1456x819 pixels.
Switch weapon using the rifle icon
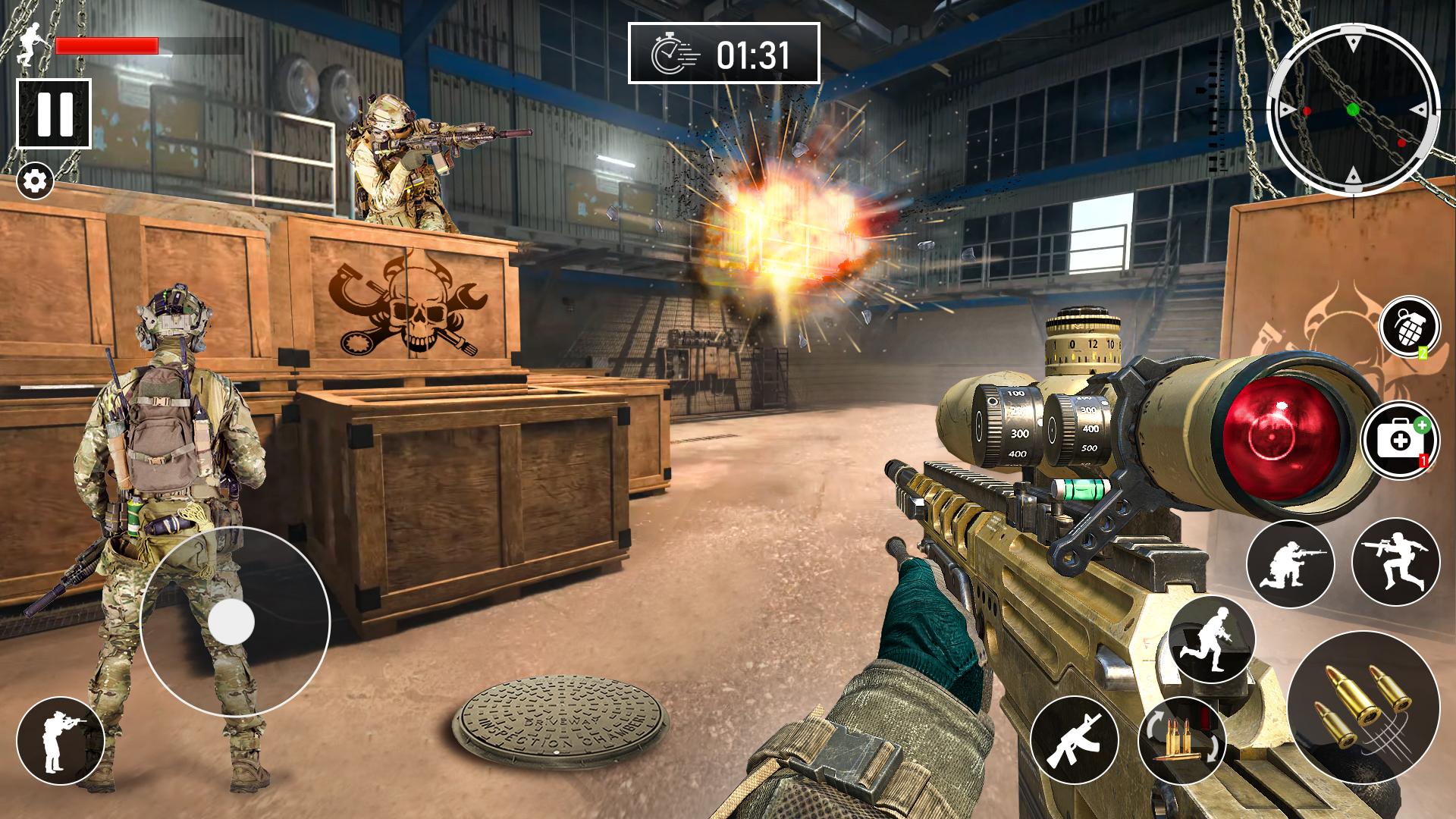pyautogui.click(x=1075, y=741)
